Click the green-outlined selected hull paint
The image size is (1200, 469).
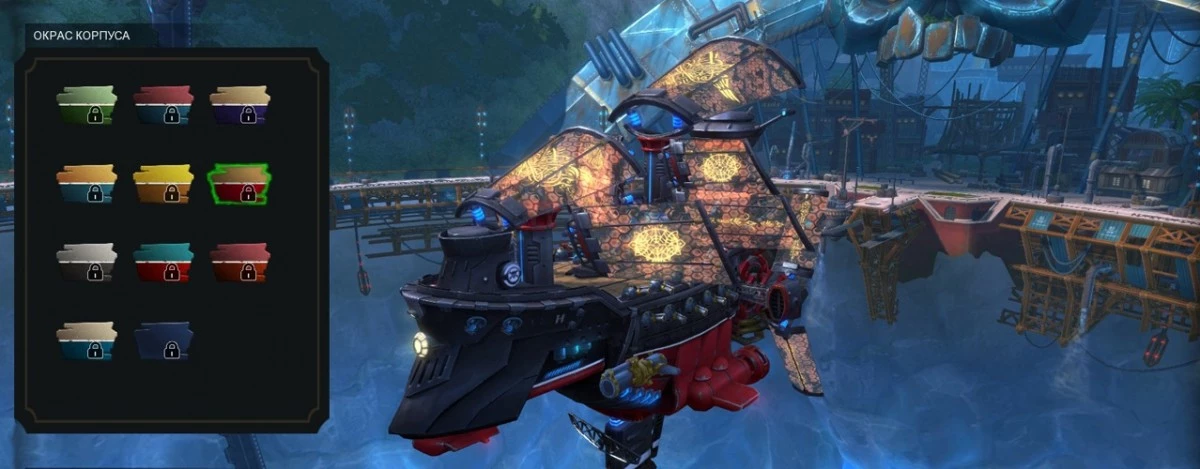tap(240, 184)
